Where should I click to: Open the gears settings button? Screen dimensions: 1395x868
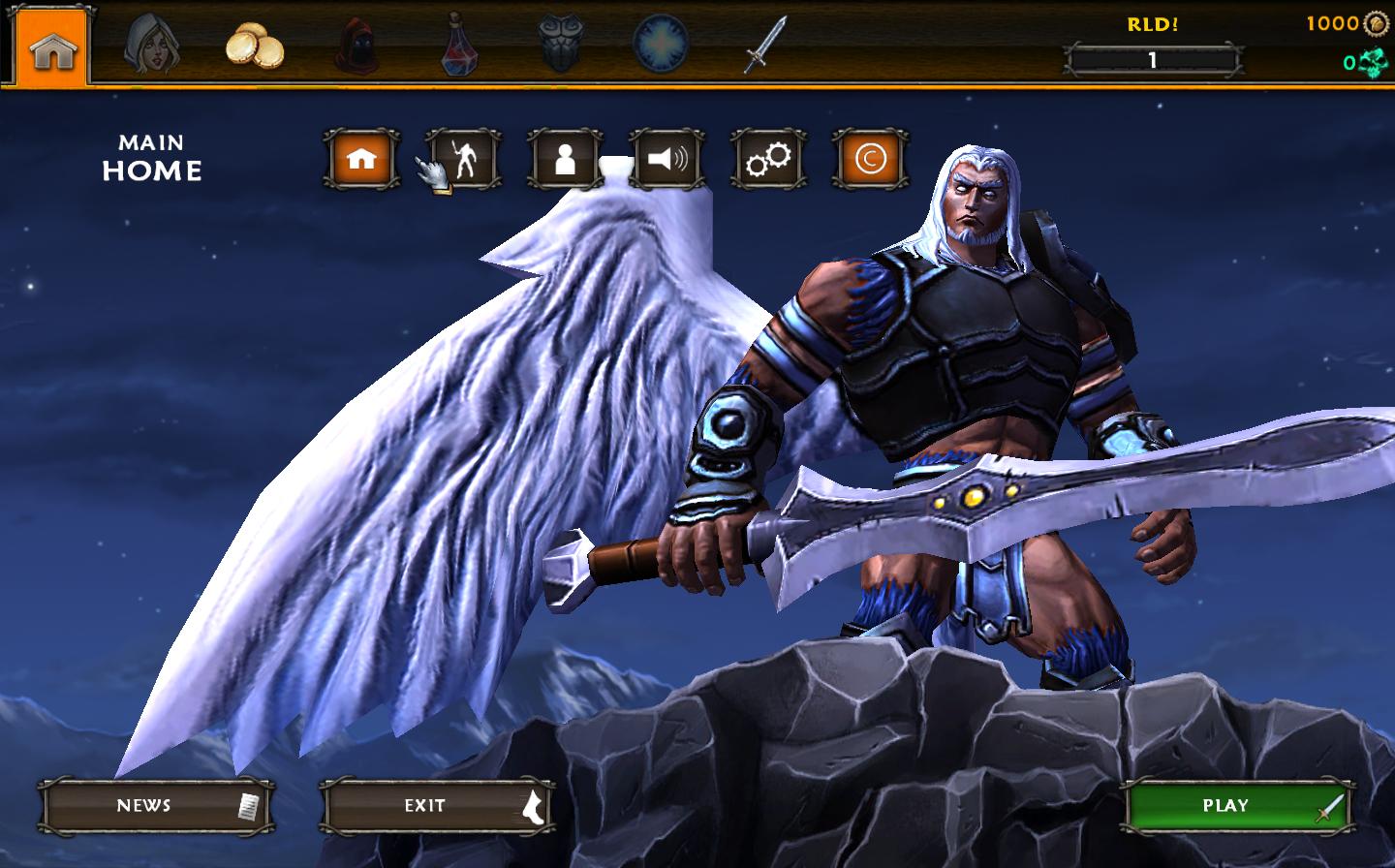pos(768,159)
